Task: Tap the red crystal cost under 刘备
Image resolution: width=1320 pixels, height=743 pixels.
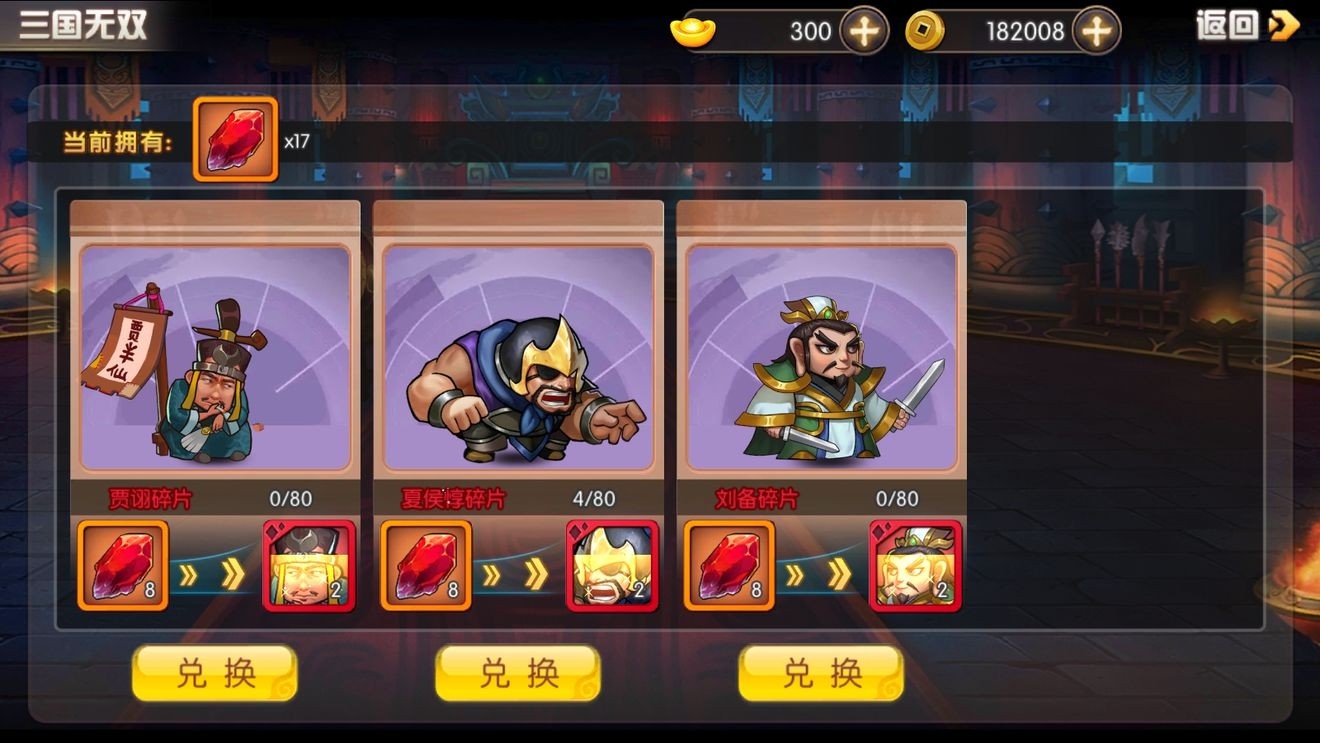Action: (729, 566)
